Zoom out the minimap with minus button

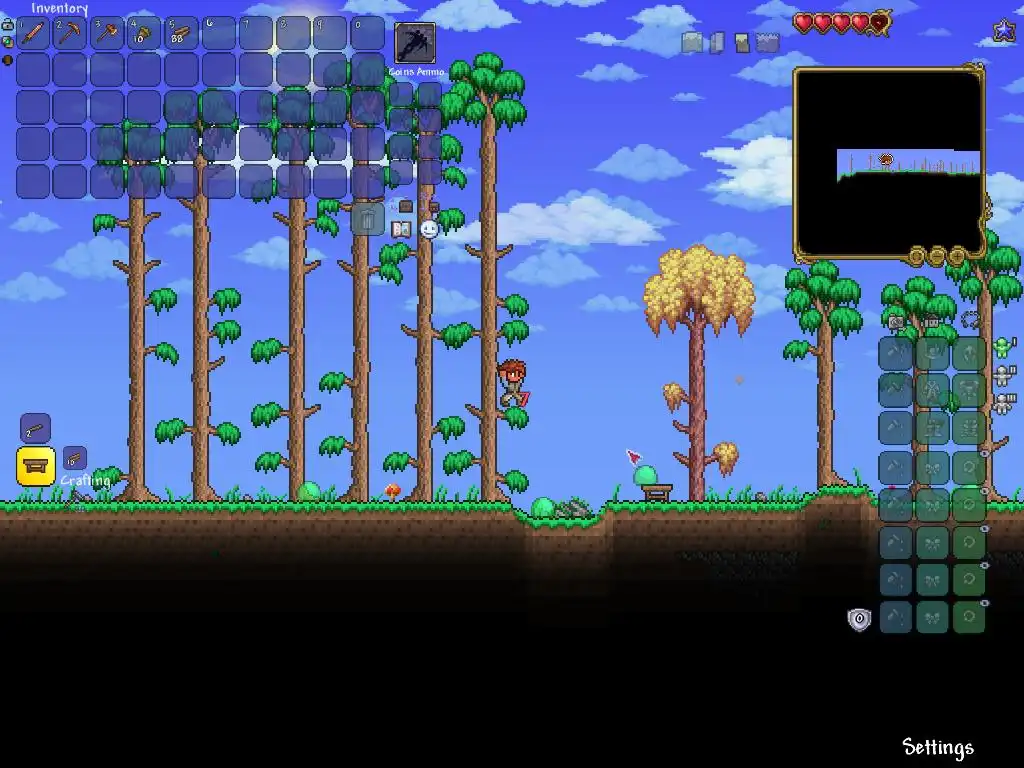pyautogui.click(x=937, y=256)
